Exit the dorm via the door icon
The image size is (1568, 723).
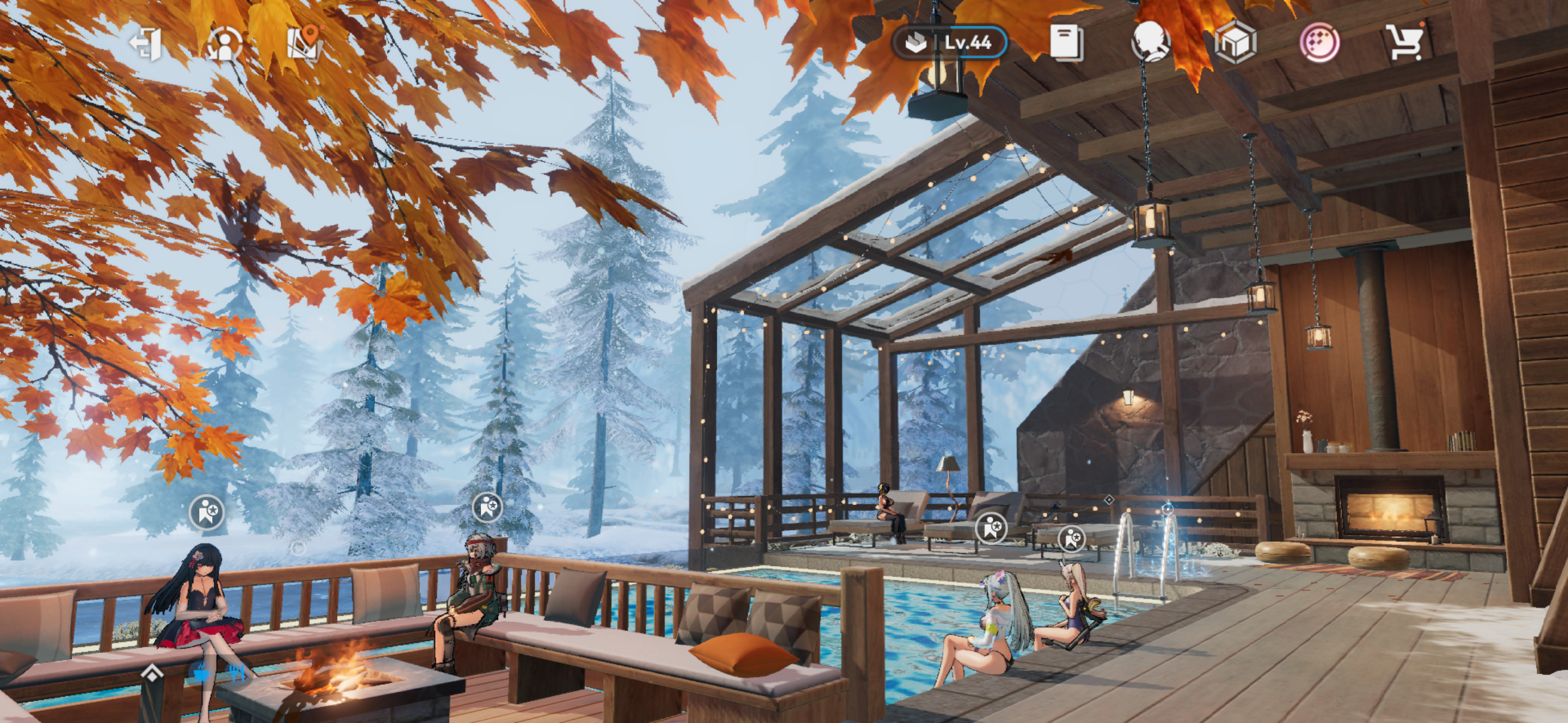pyautogui.click(x=145, y=43)
